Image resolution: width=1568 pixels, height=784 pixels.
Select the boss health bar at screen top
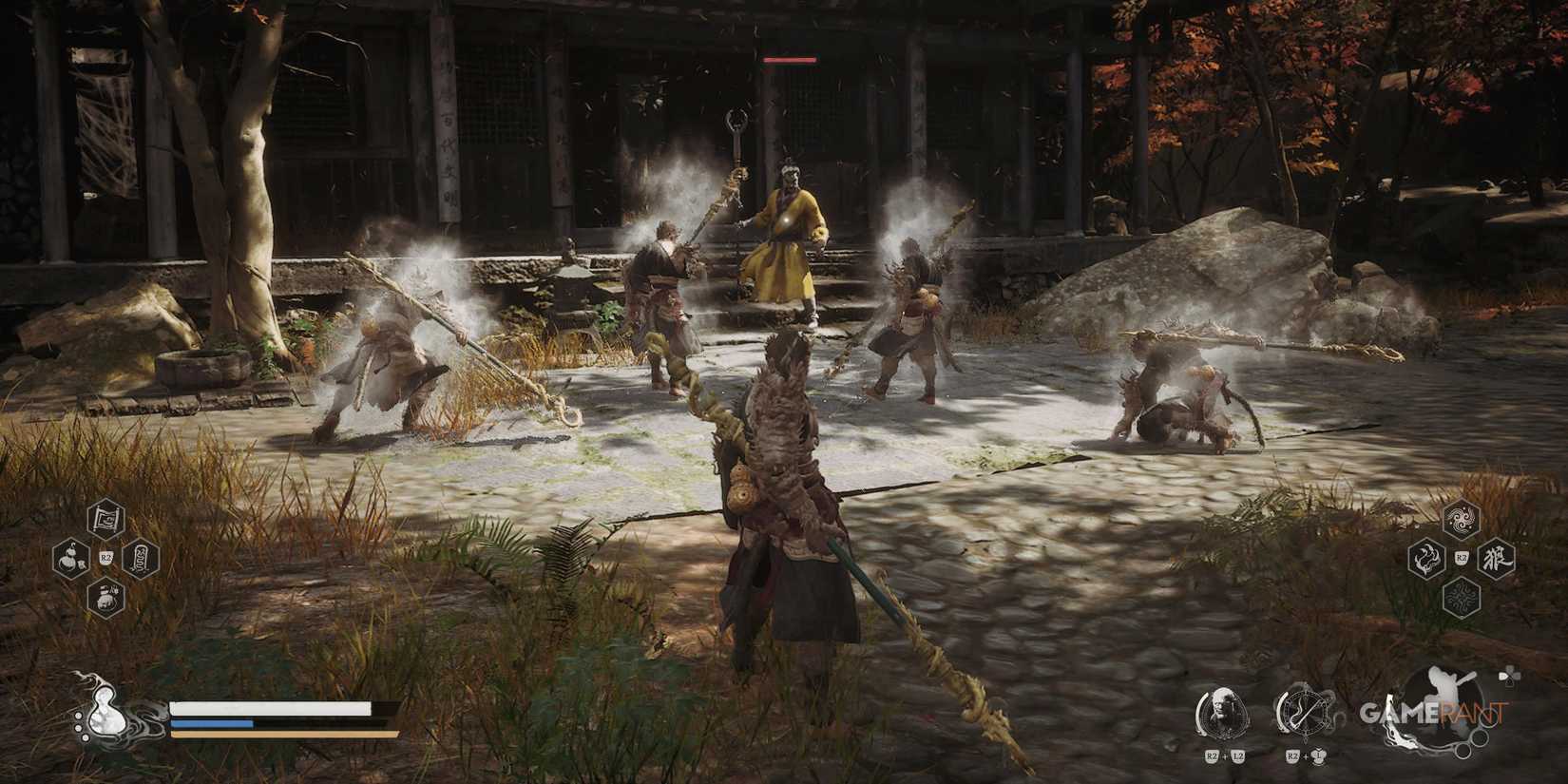(x=789, y=59)
